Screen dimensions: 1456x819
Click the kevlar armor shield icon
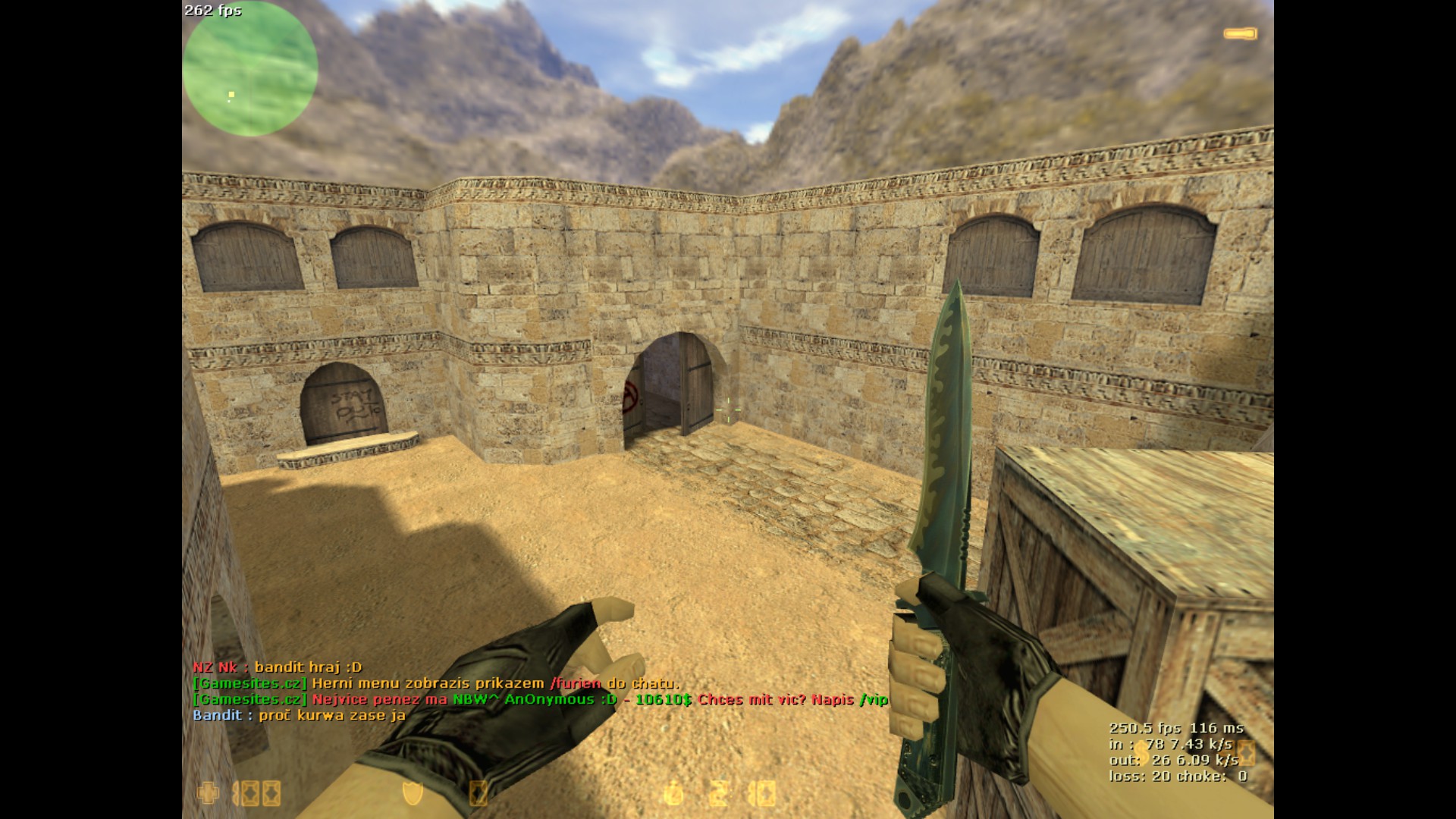point(413,793)
